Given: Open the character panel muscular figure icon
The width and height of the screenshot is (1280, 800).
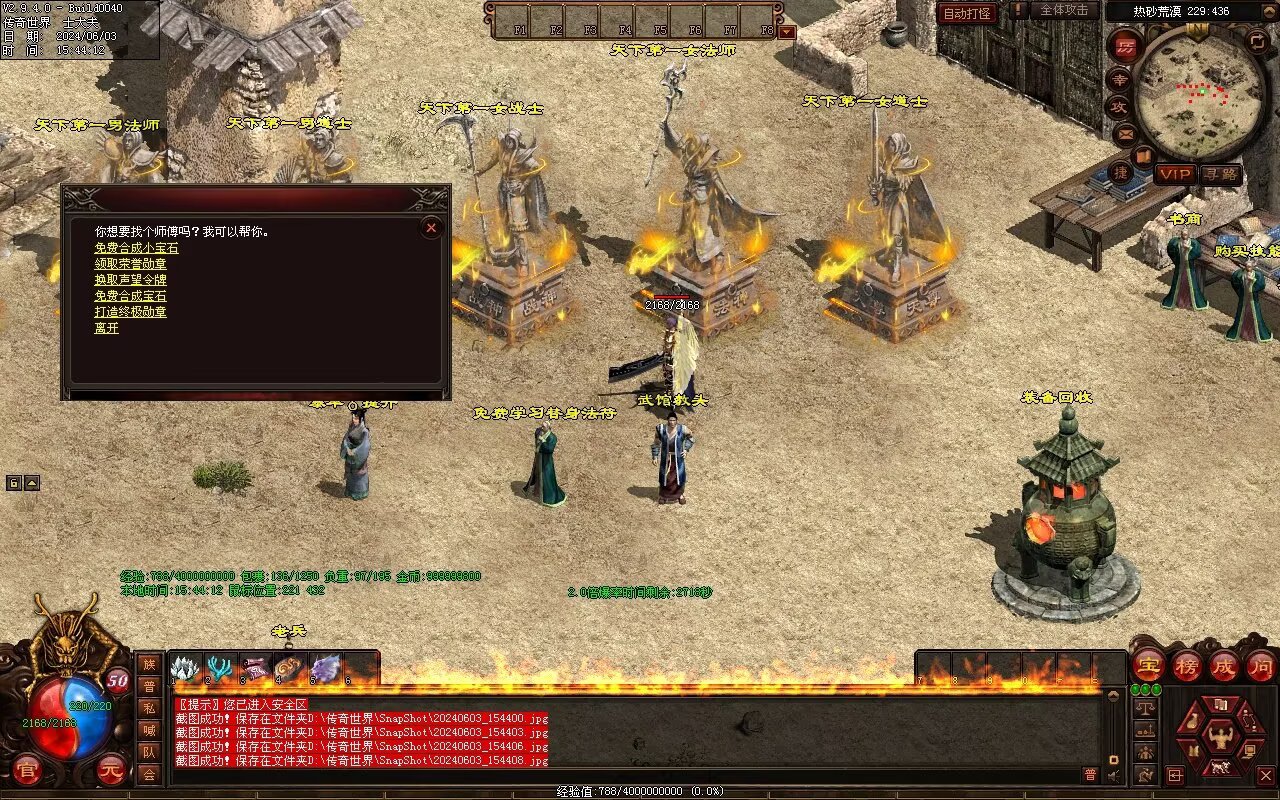Looking at the screenshot, I should click(1219, 738).
